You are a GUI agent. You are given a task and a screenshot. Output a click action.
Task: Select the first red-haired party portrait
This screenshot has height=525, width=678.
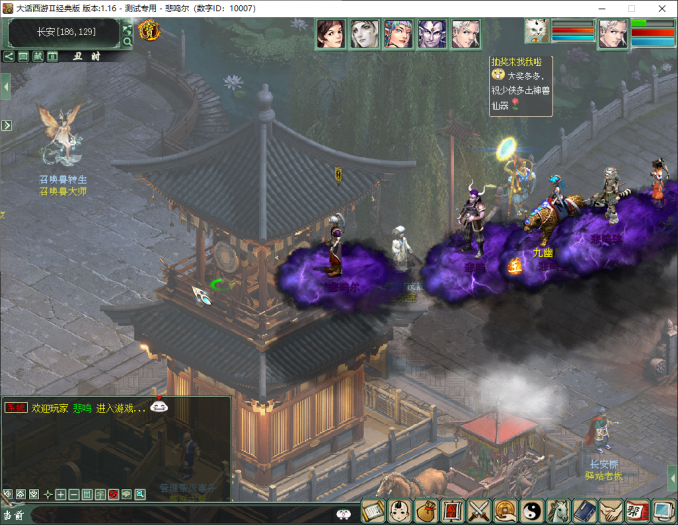click(331, 34)
